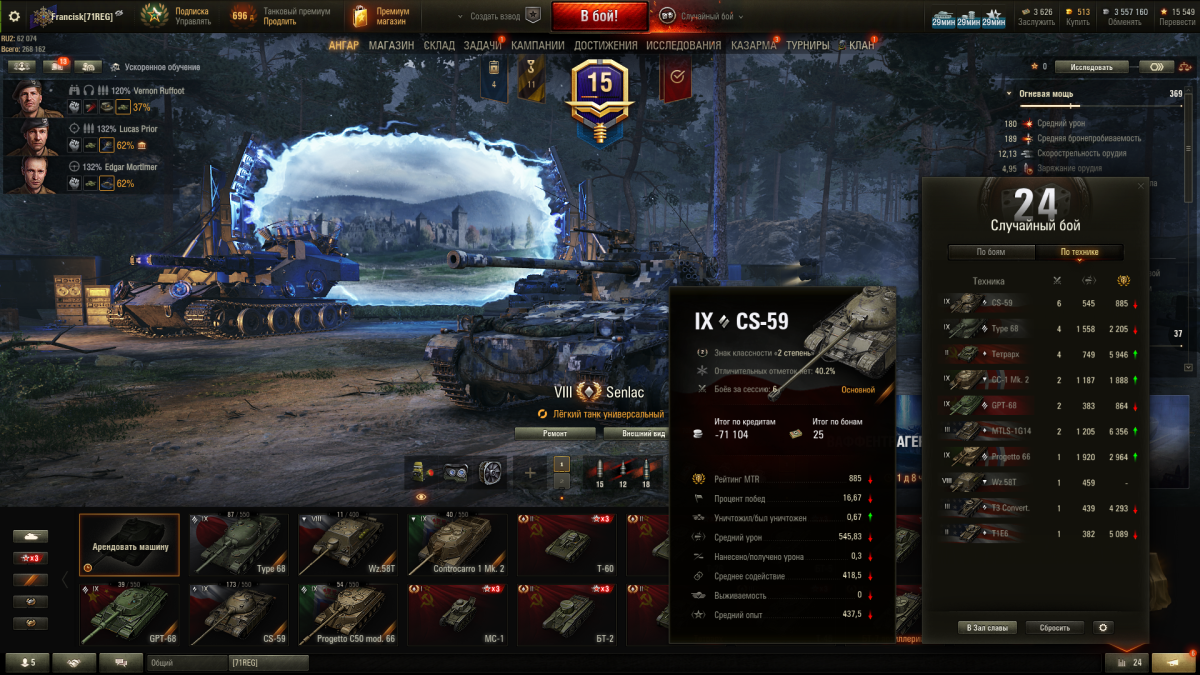1200x675 pixels.
Task: Click the Арендовать машину tile
Action: [x=129, y=545]
